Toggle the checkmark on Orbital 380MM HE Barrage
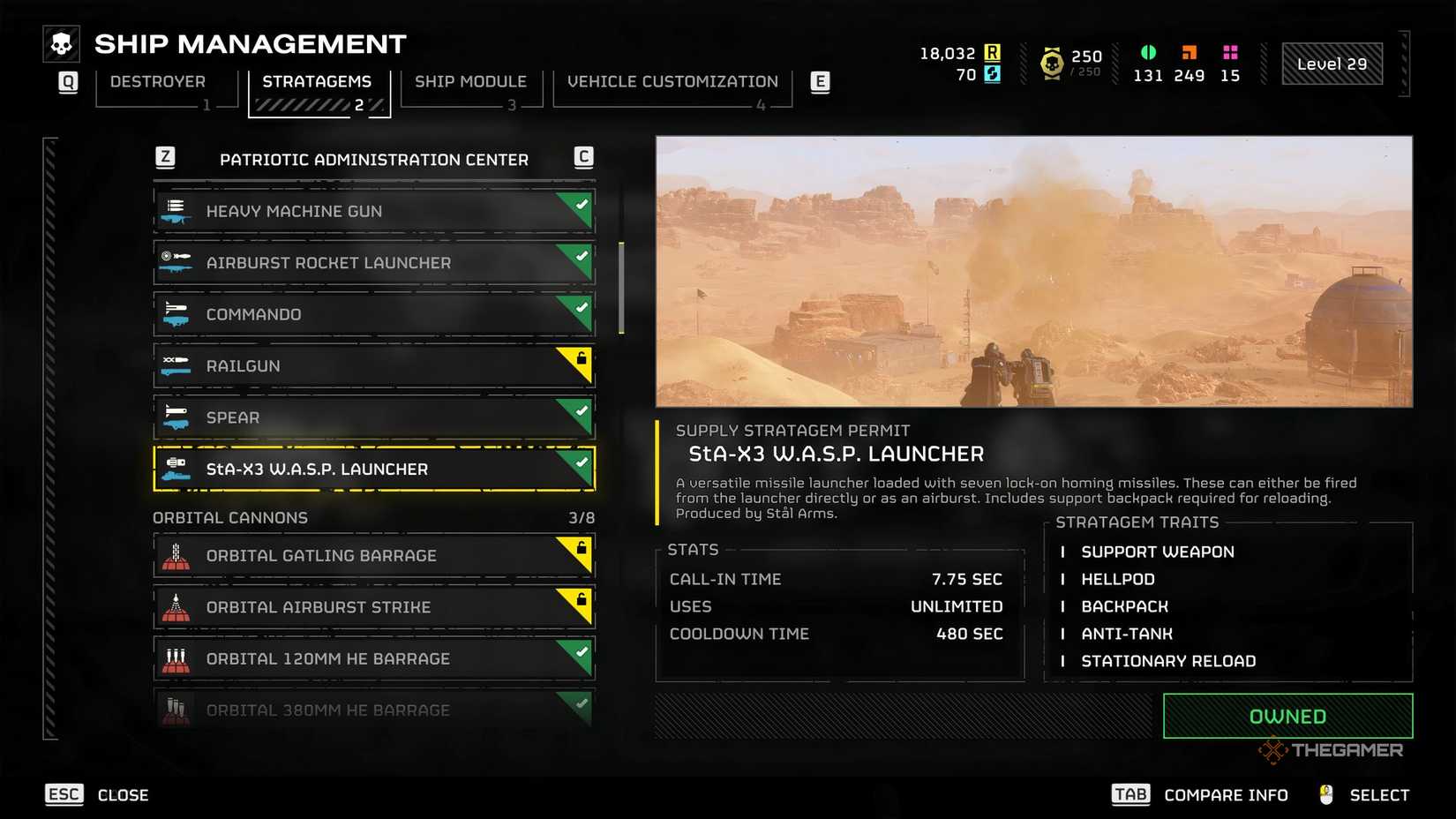The height and width of the screenshot is (819, 1456). pyautogui.click(x=580, y=704)
